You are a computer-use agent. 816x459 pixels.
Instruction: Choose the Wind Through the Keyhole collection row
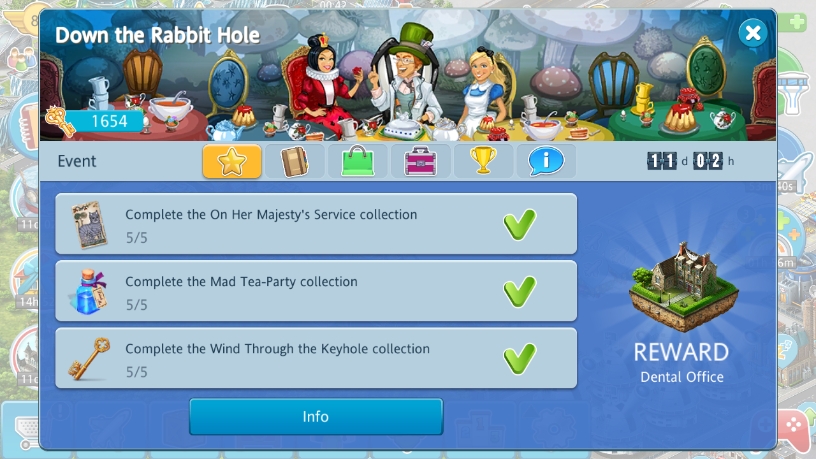point(316,358)
